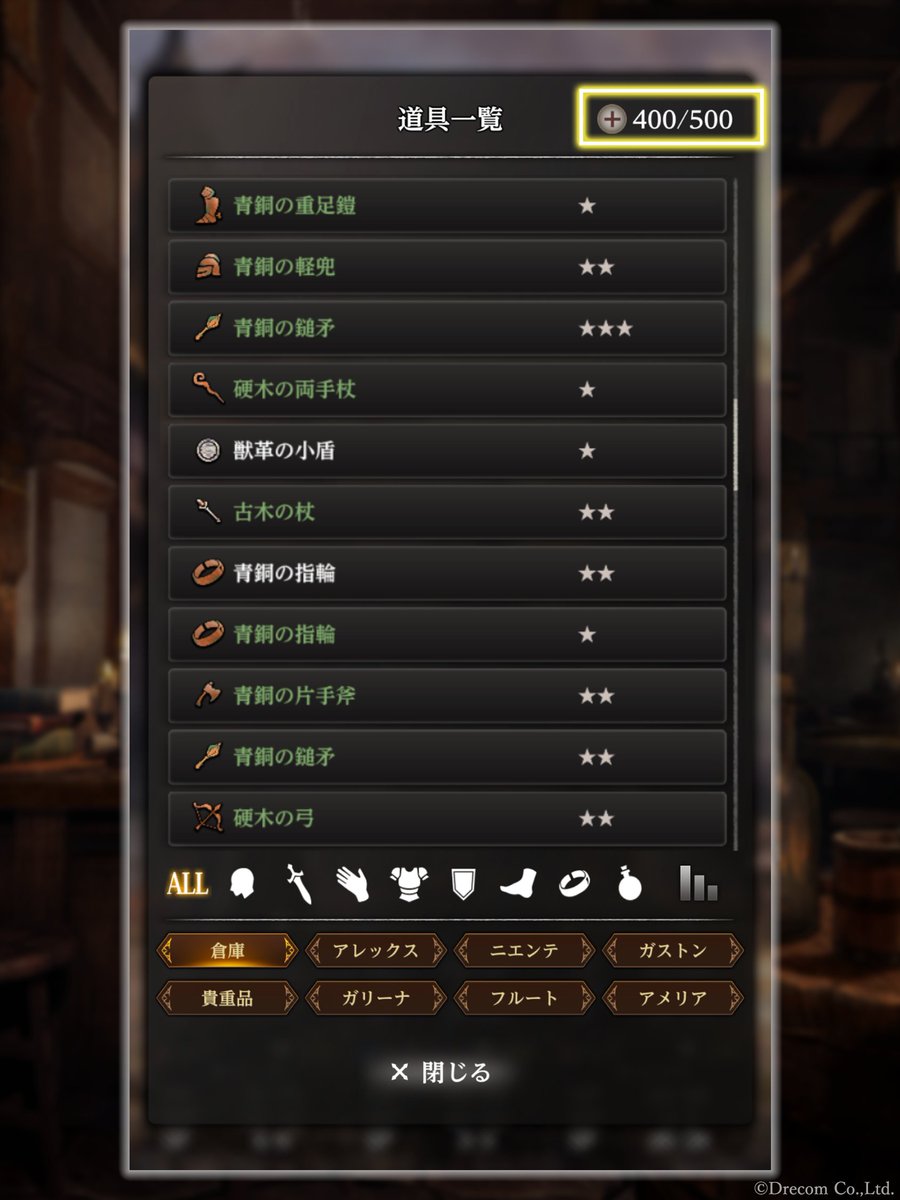This screenshot has height=1200, width=900.
Task: Pick the 硬木の弓 item row
Action: point(447,819)
